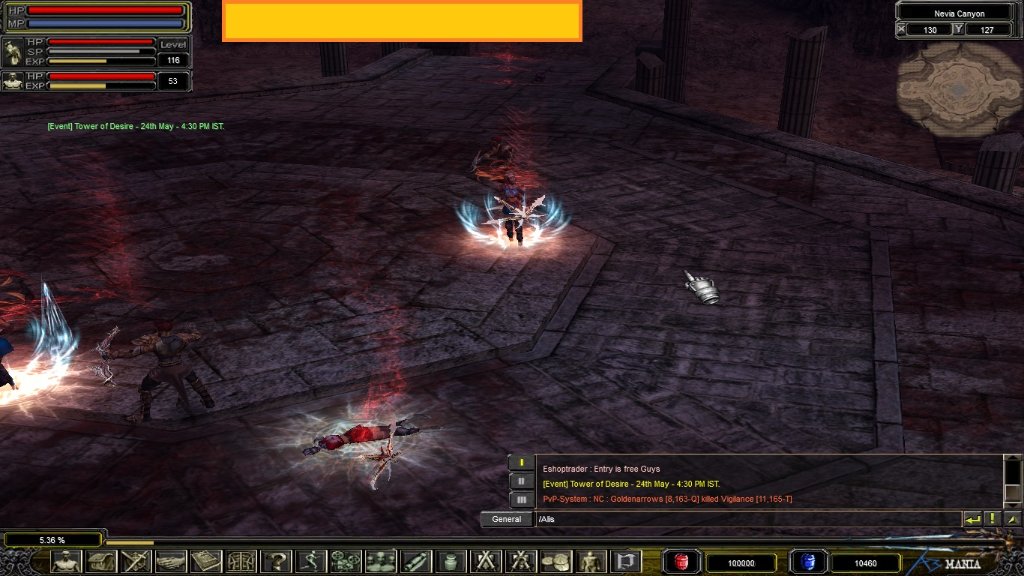Use the red health potion slot
Viewport: 1024px width, 576px height.
pos(682,562)
